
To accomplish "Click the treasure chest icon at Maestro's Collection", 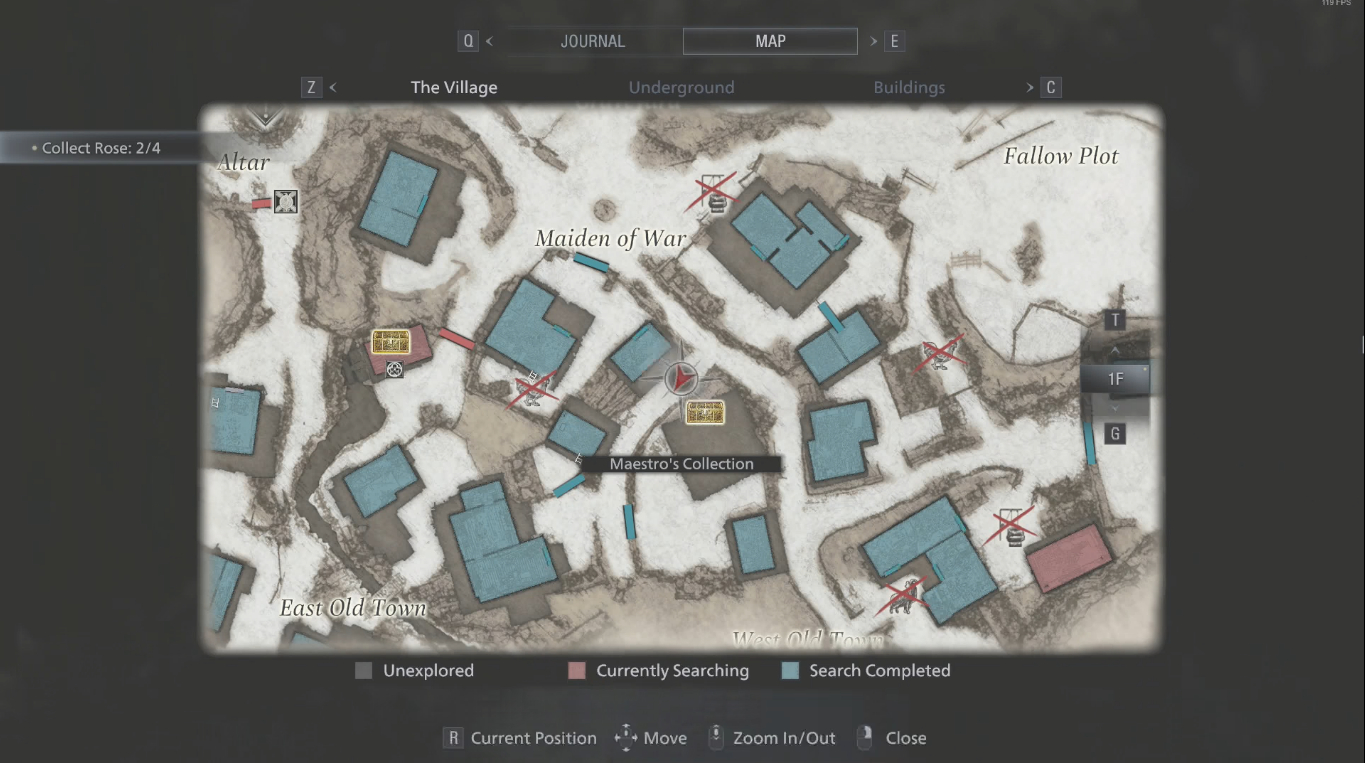I will point(705,412).
